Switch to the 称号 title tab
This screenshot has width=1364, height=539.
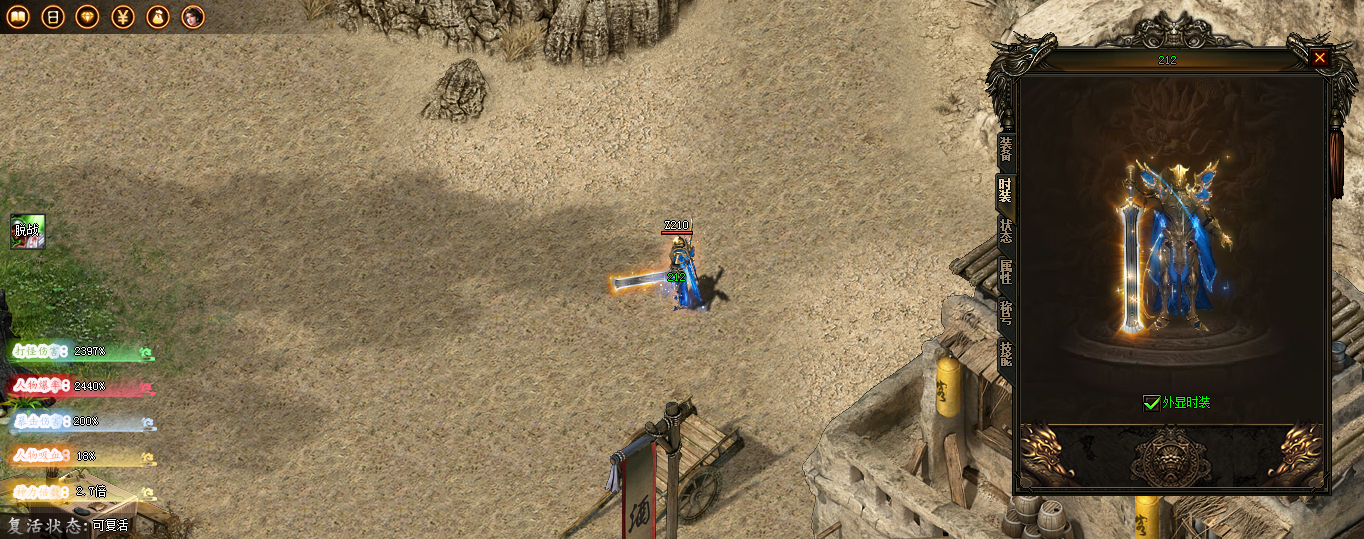(1005, 313)
